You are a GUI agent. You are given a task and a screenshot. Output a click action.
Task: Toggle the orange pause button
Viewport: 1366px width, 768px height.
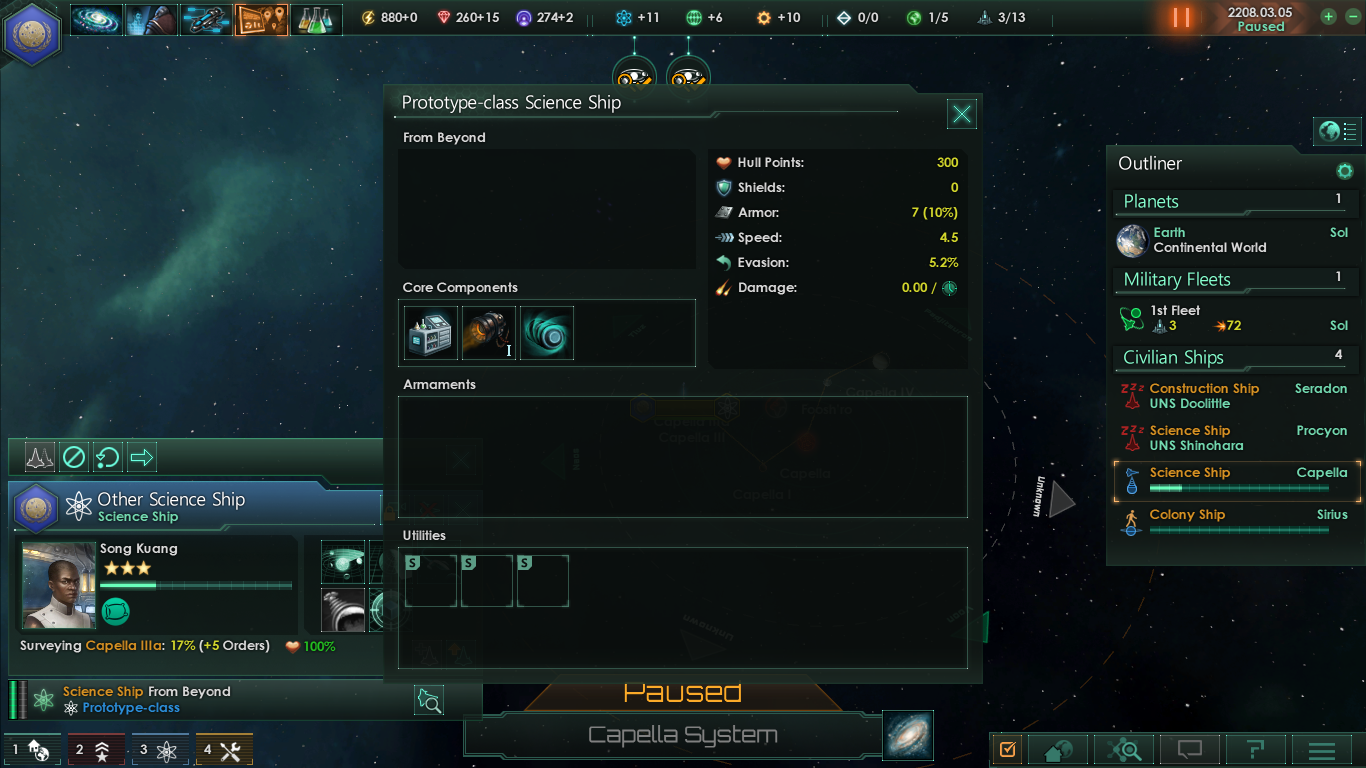click(x=1182, y=18)
